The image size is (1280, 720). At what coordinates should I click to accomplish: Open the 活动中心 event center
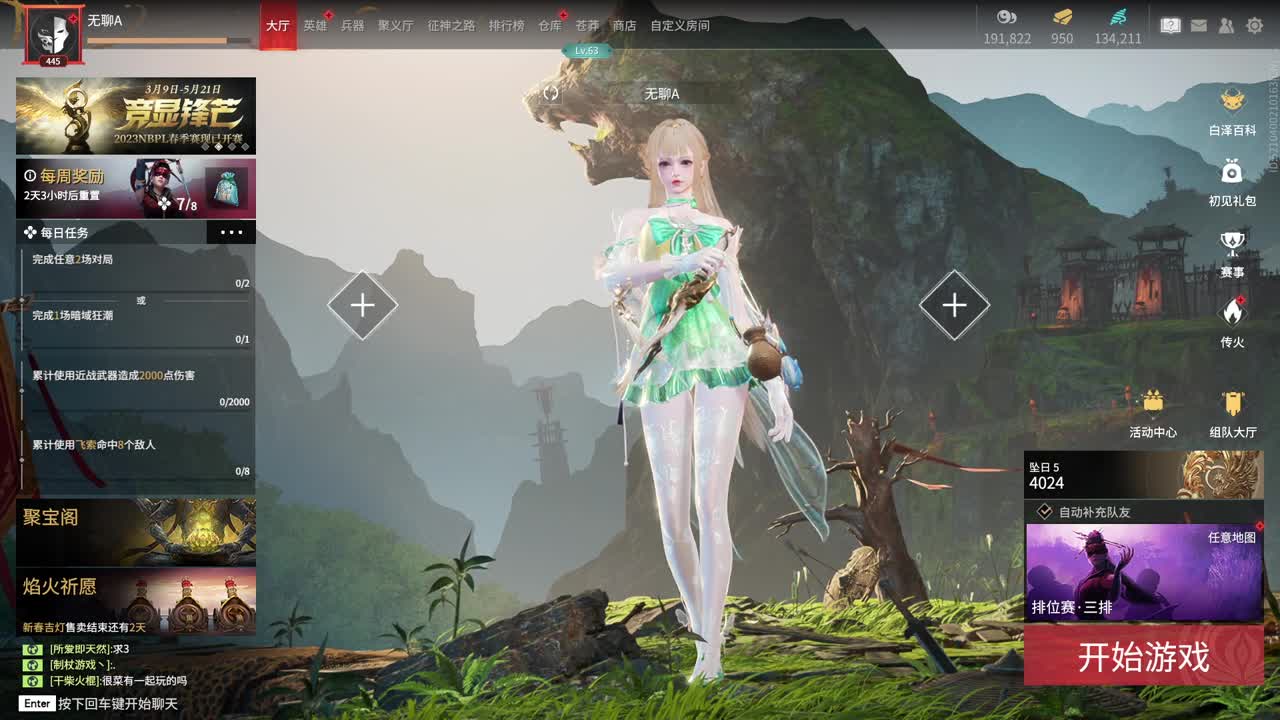click(1153, 412)
